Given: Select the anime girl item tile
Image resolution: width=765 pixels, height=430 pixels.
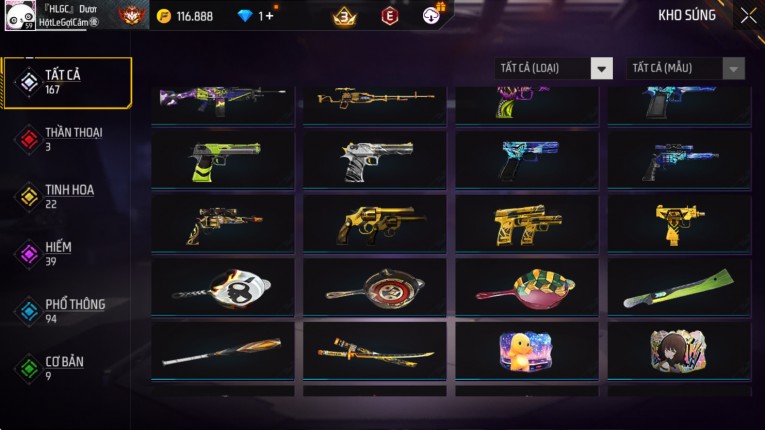Looking at the screenshot, I should click(678, 350).
